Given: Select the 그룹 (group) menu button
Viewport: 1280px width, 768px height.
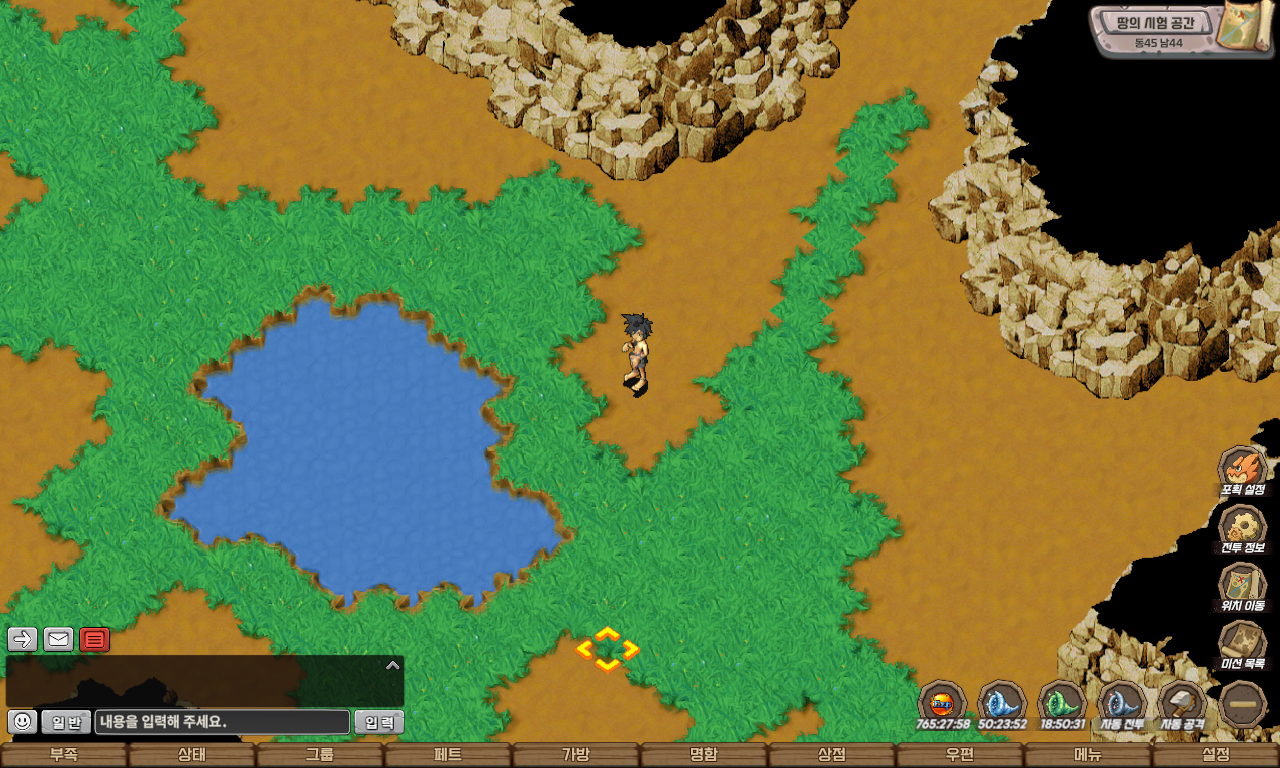Looking at the screenshot, I should (x=320, y=755).
